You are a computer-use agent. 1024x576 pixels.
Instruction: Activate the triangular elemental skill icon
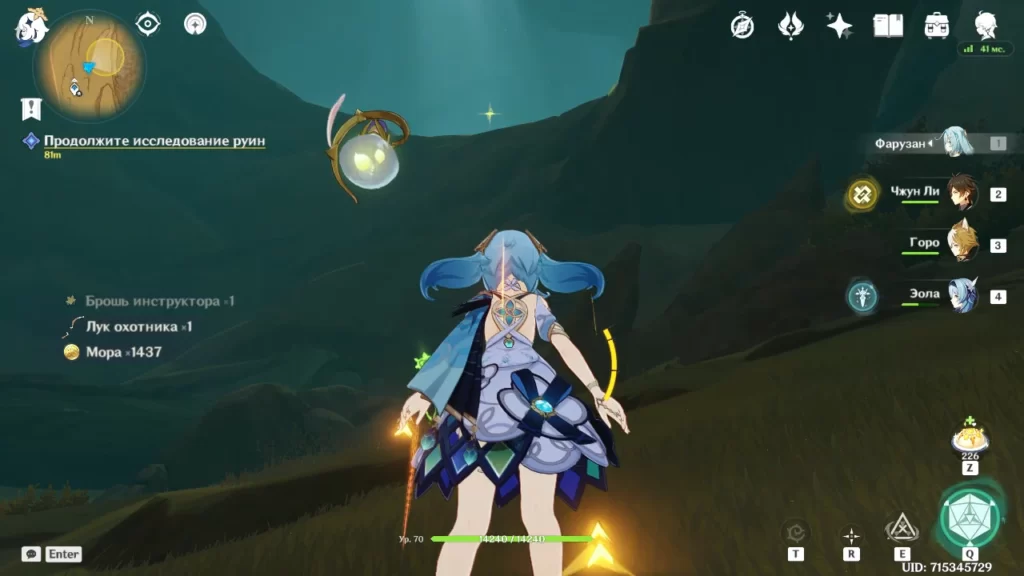(x=902, y=528)
